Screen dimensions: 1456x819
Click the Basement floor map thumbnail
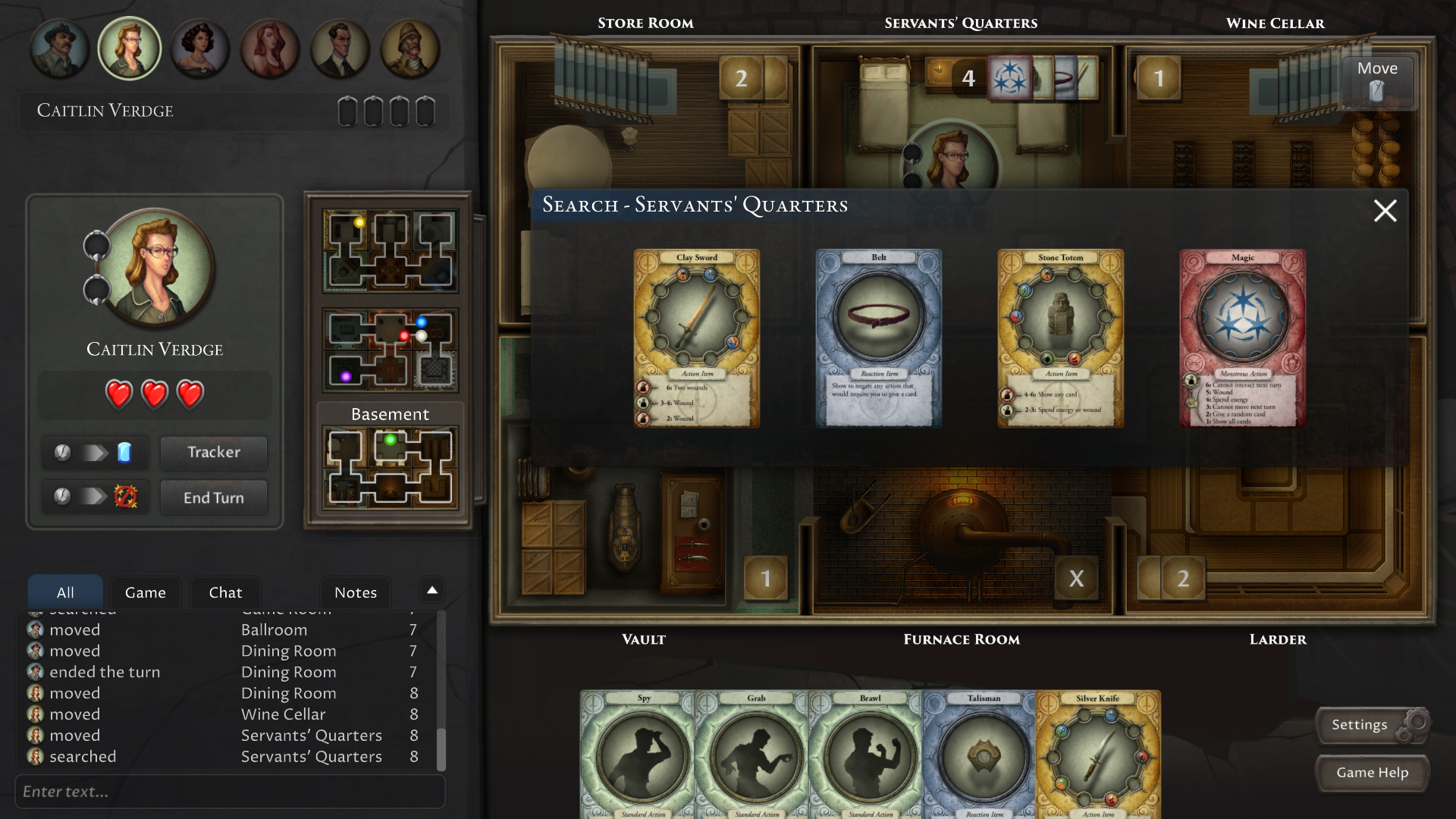(x=389, y=468)
